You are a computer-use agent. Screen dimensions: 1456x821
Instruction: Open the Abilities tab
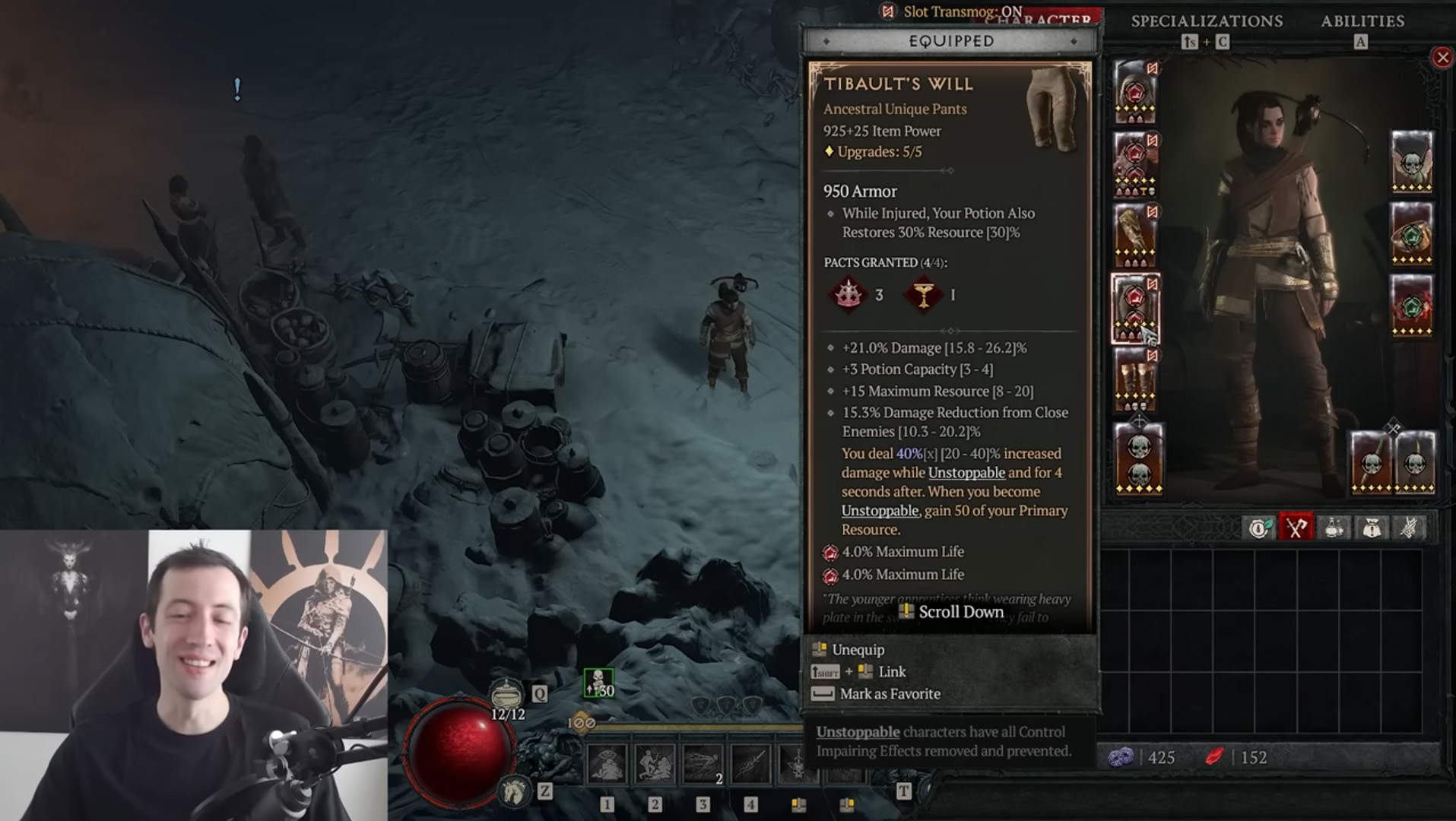(x=1362, y=21)
